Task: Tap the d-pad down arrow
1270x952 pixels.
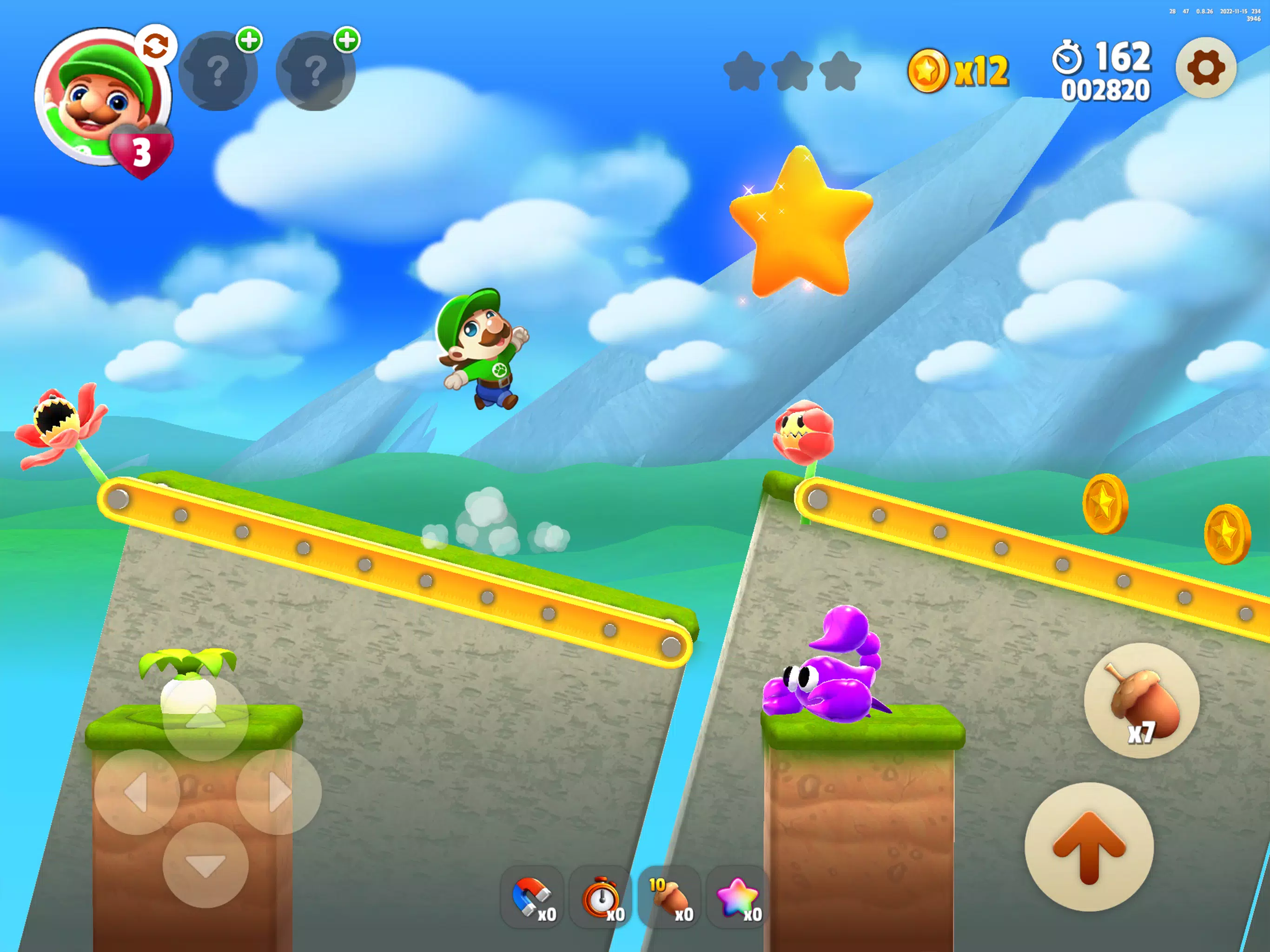Action: point(205,865)
